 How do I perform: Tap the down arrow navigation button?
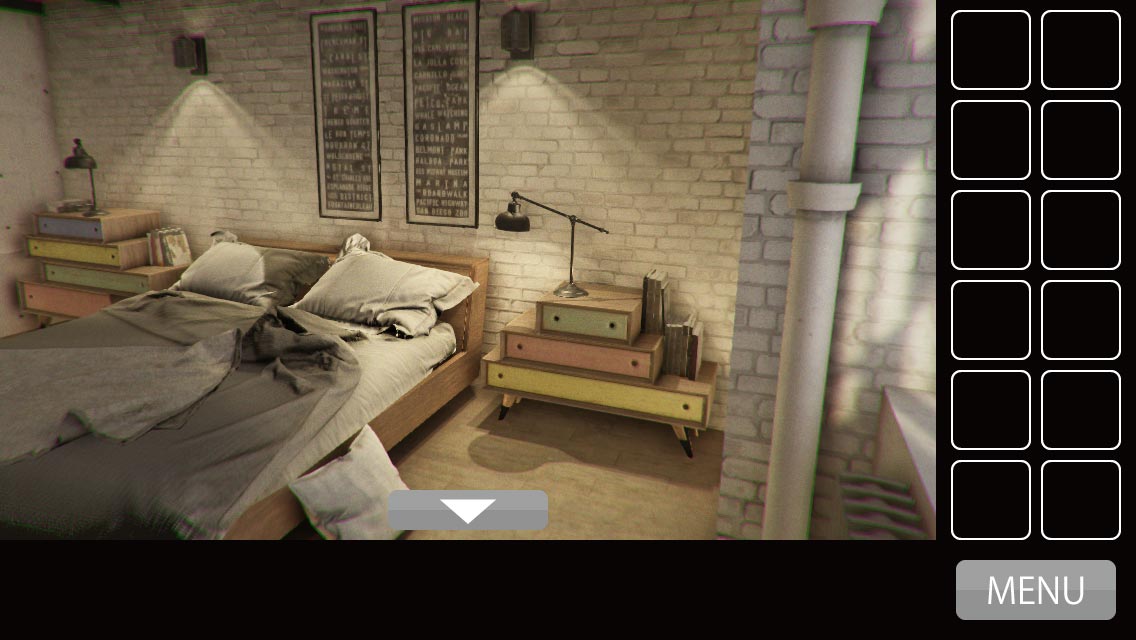(468, 510)
